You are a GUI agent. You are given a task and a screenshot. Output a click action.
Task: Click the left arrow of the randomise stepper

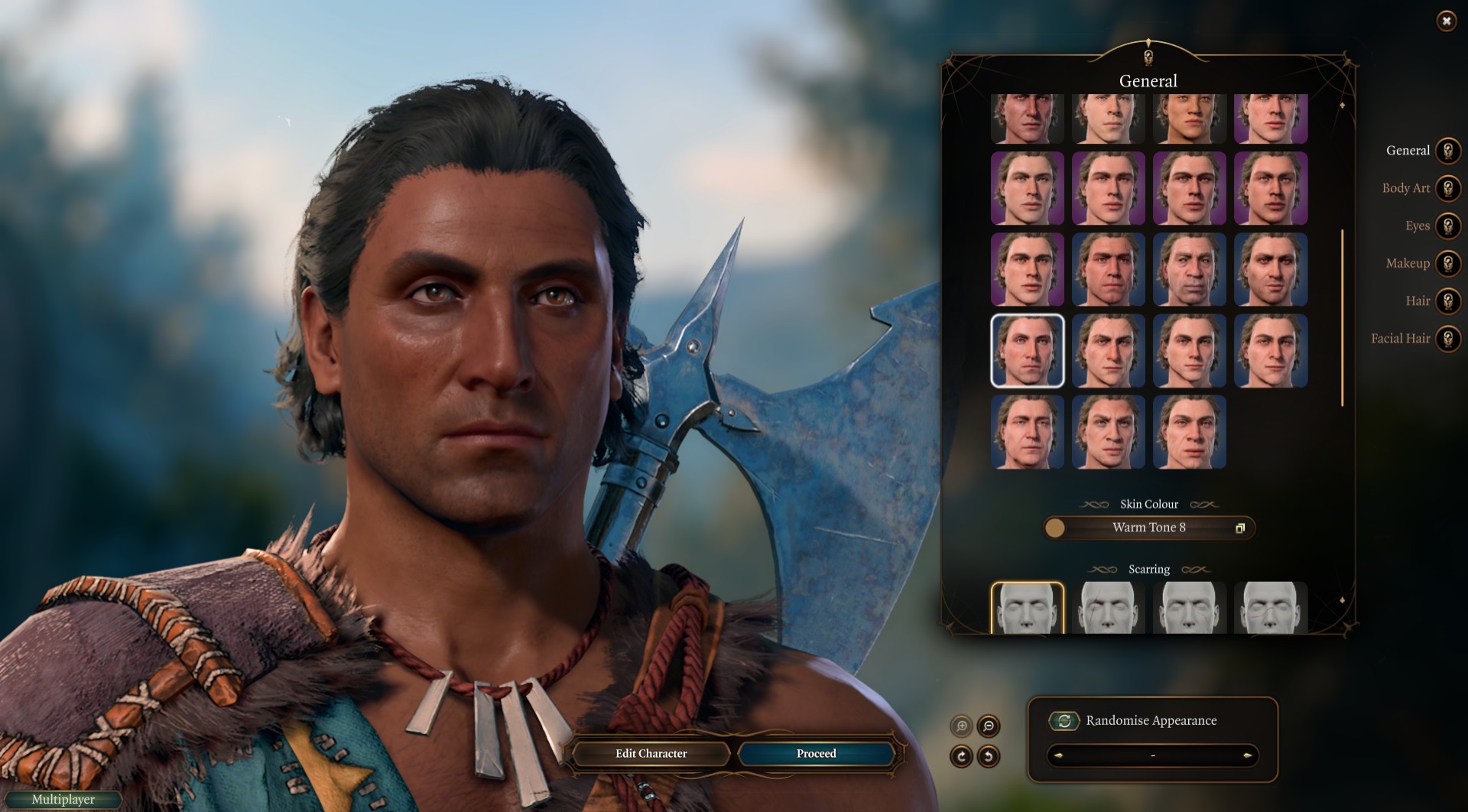point(1059,755)
